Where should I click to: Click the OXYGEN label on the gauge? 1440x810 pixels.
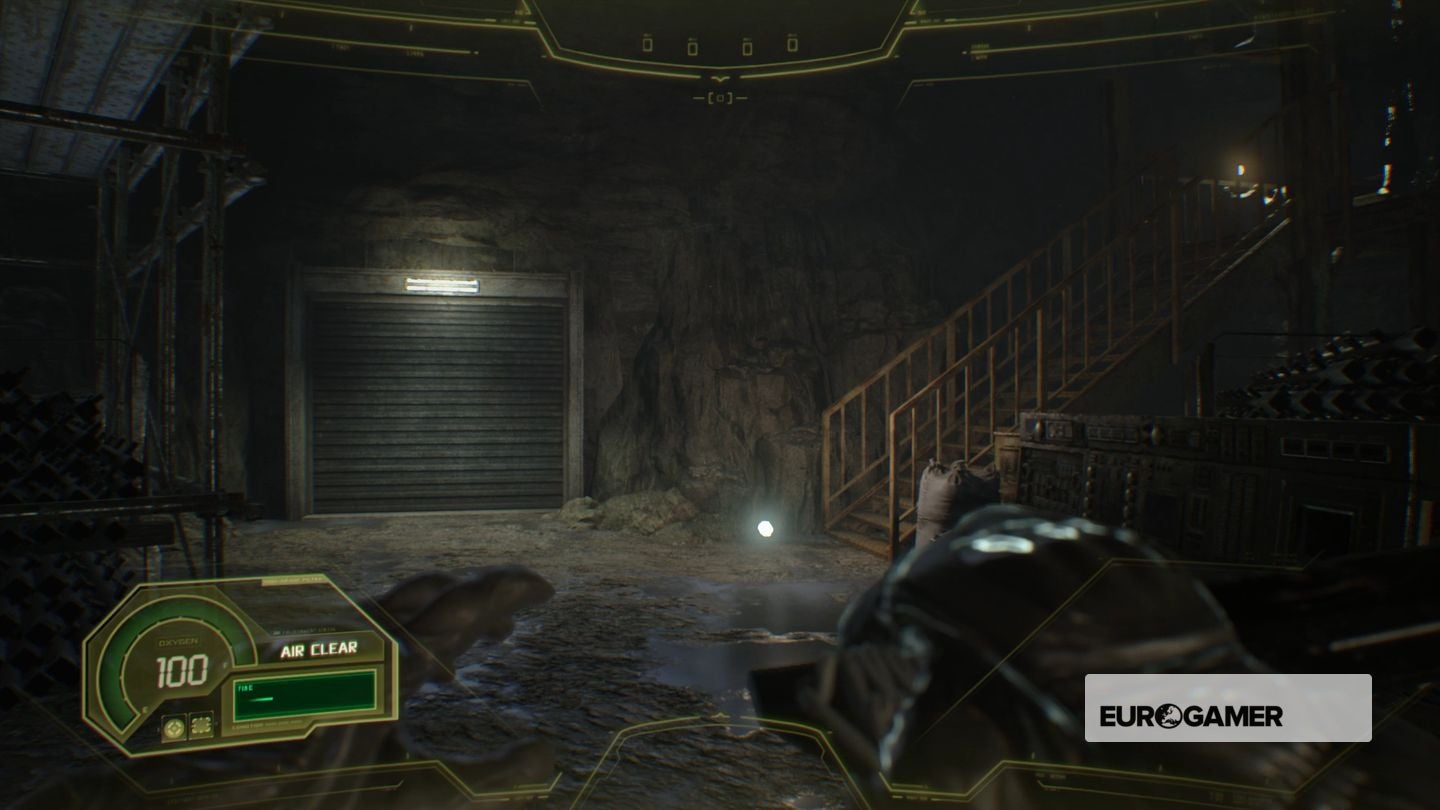(178, 640)
